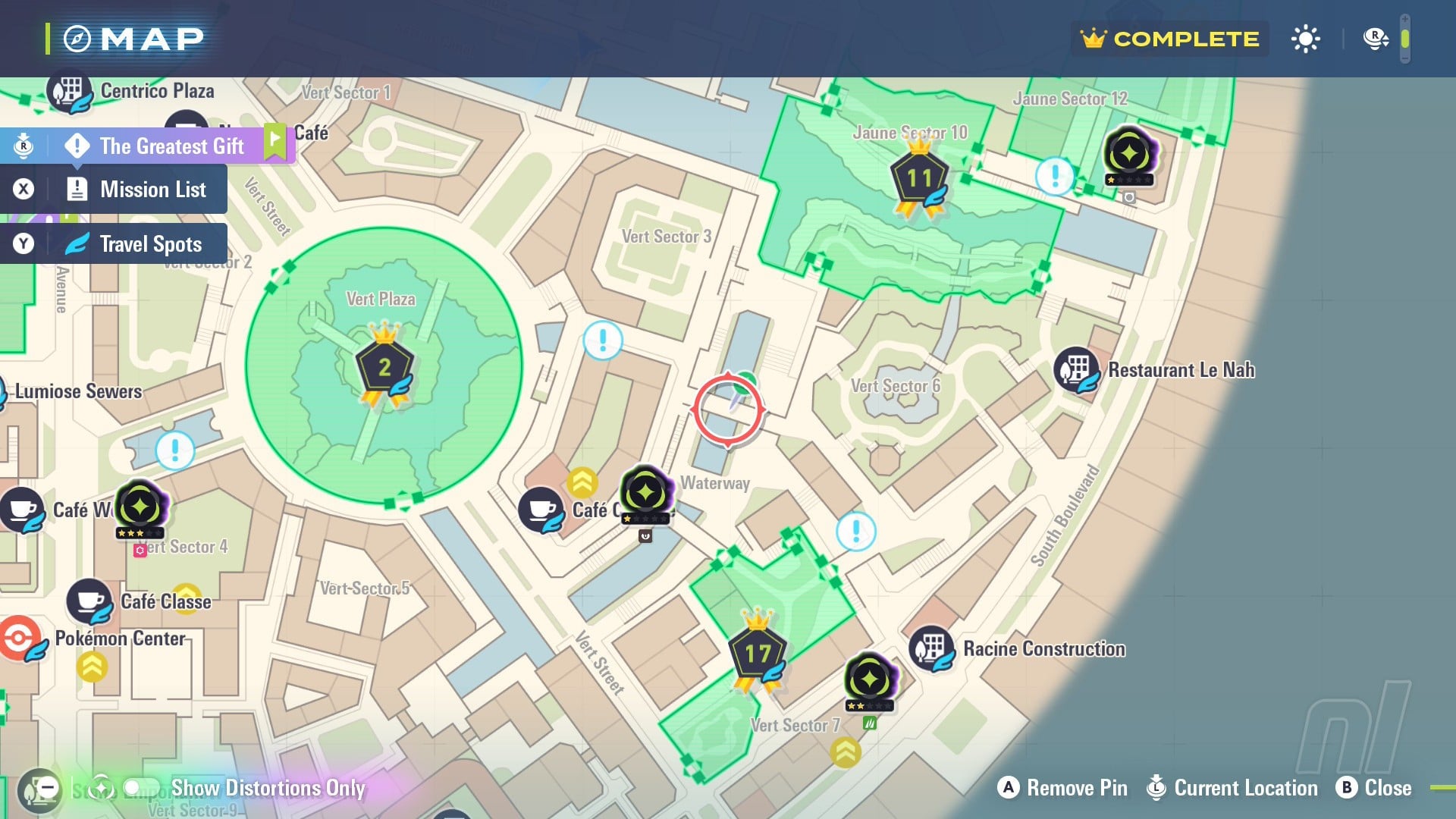Choose Restaurant Le Nah map marker
This screenshot has height=819, width=1456.
[x=1077, y=369]
